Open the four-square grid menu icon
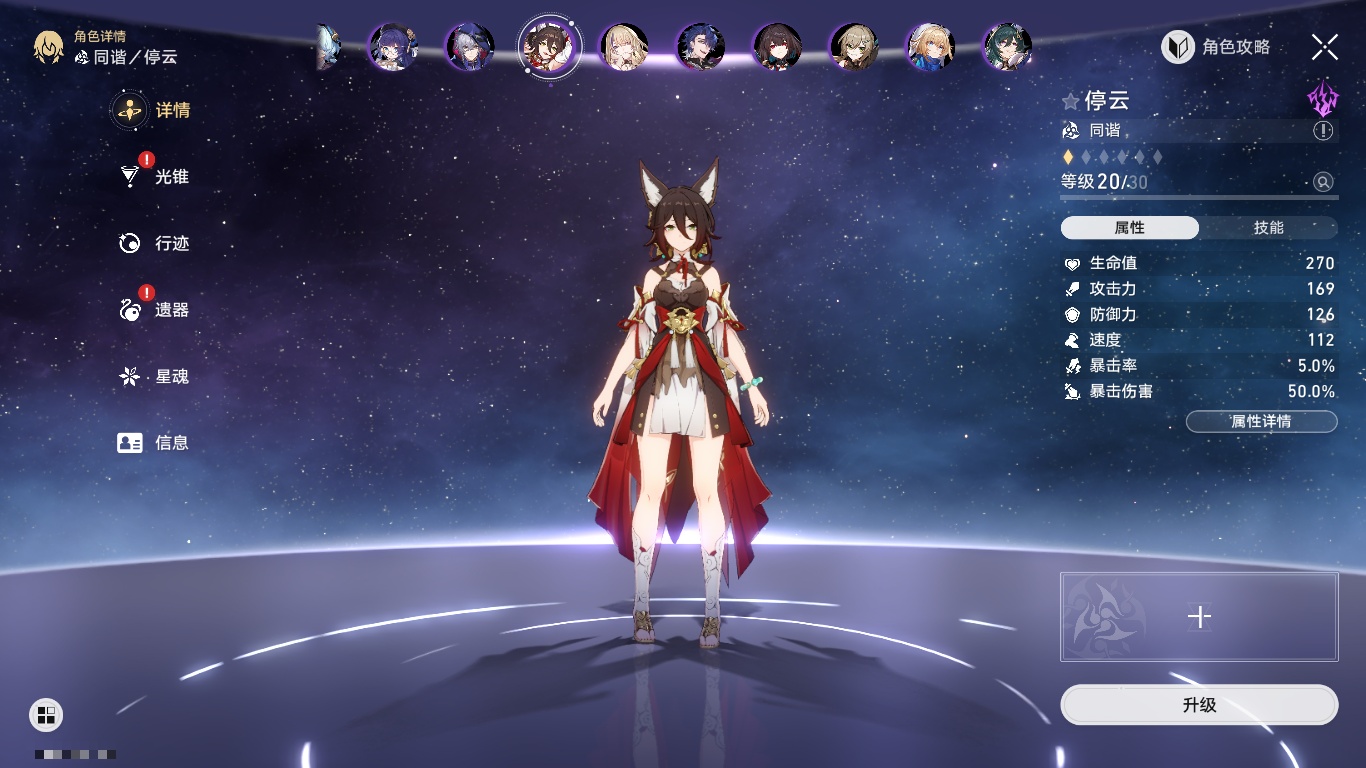Viewport: 1366px width, 768px height. click(x=46, y=714)
